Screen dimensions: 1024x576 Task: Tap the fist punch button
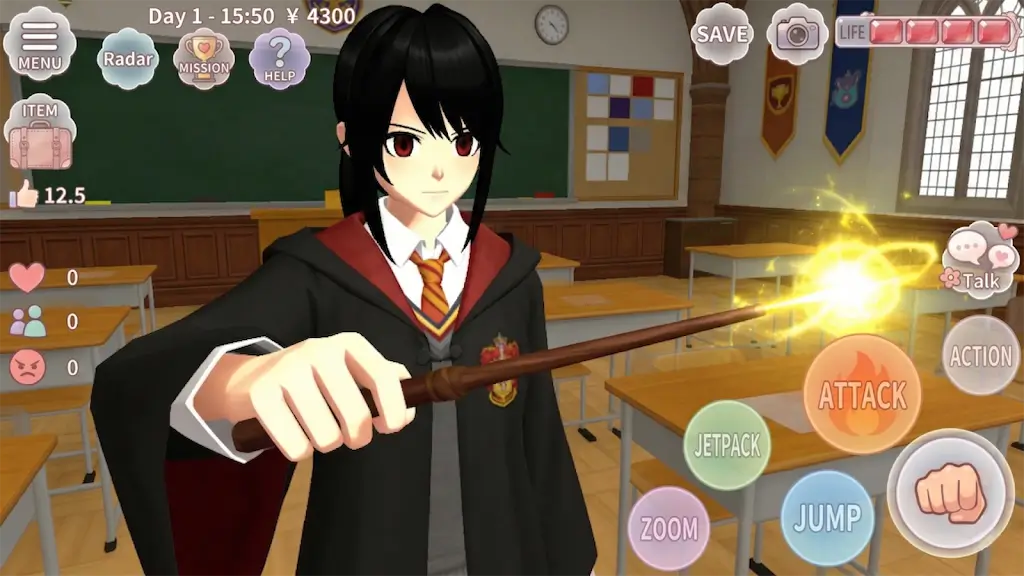point(951,492)
